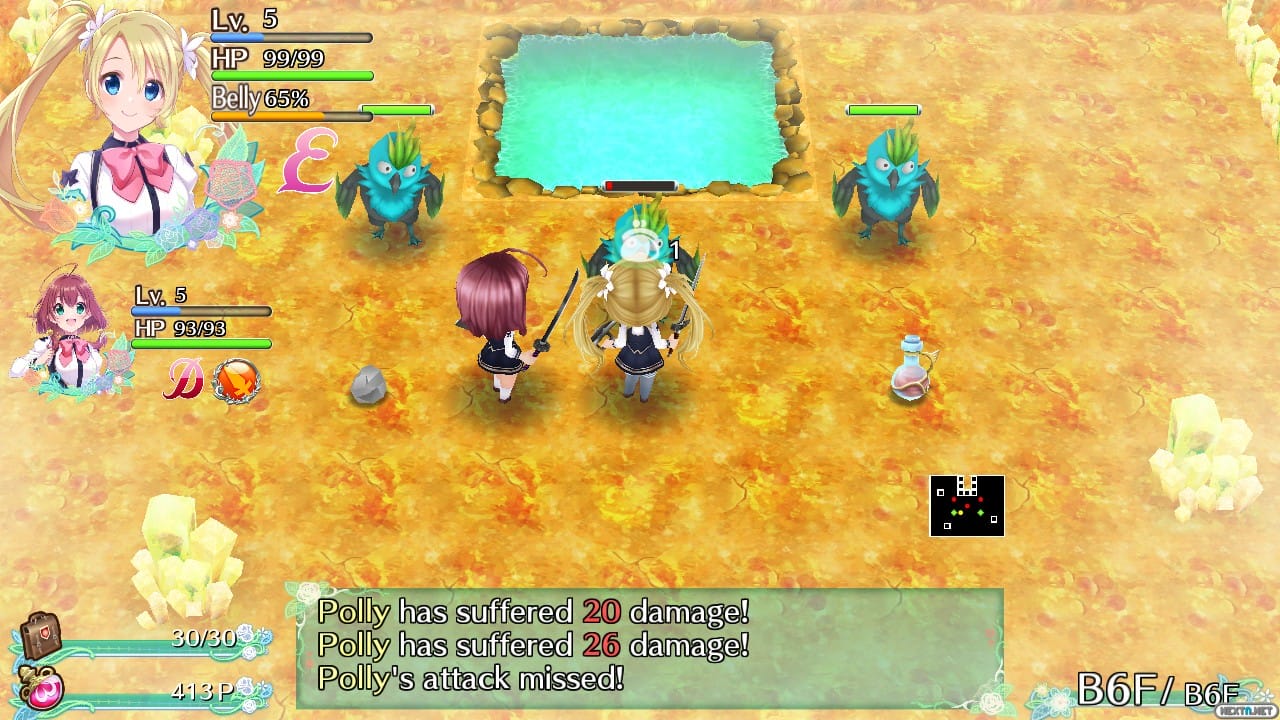Open the minimap display
The width and height of the screenshot is (1280, 720).
click(968, 503)
